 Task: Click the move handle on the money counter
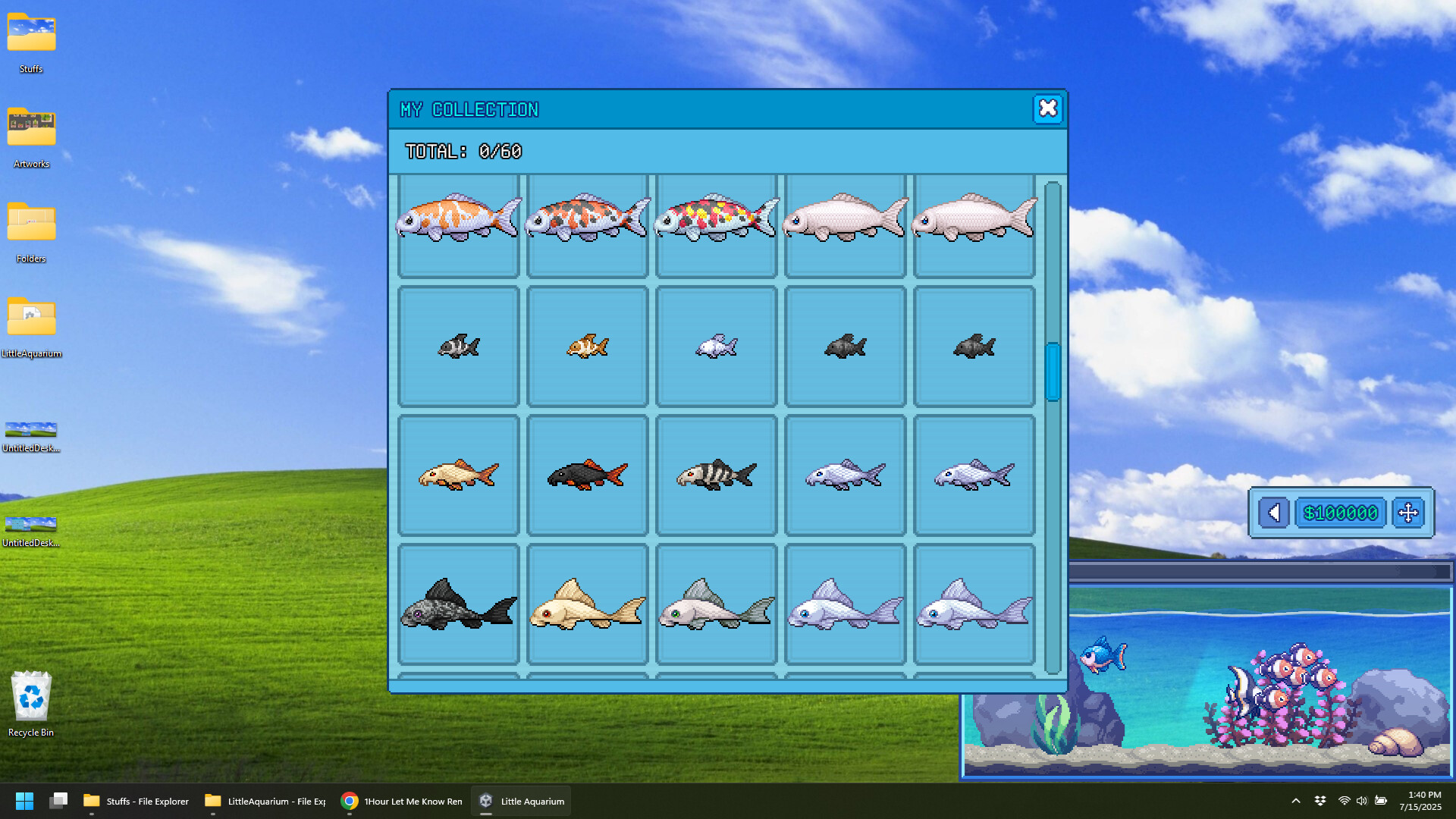pos(1409,513)
